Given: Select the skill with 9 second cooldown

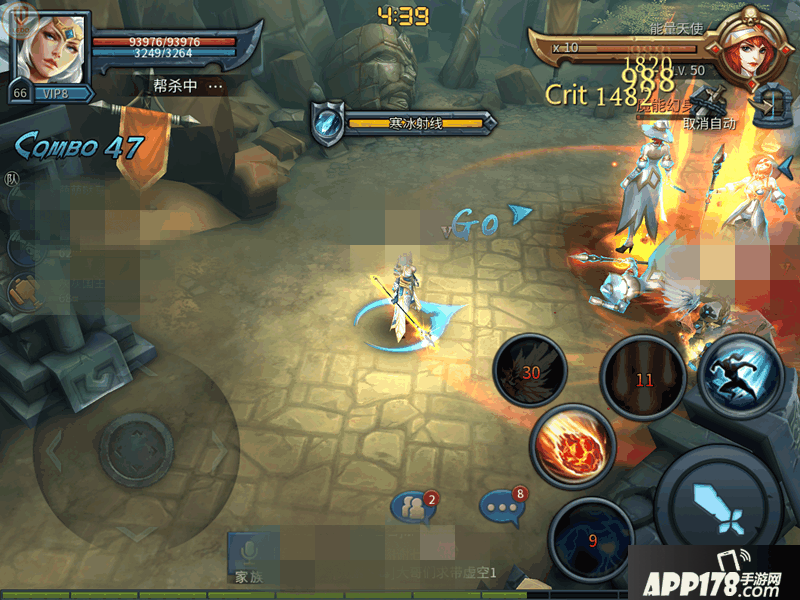Looking at the screenshot, I should [590, 539].
